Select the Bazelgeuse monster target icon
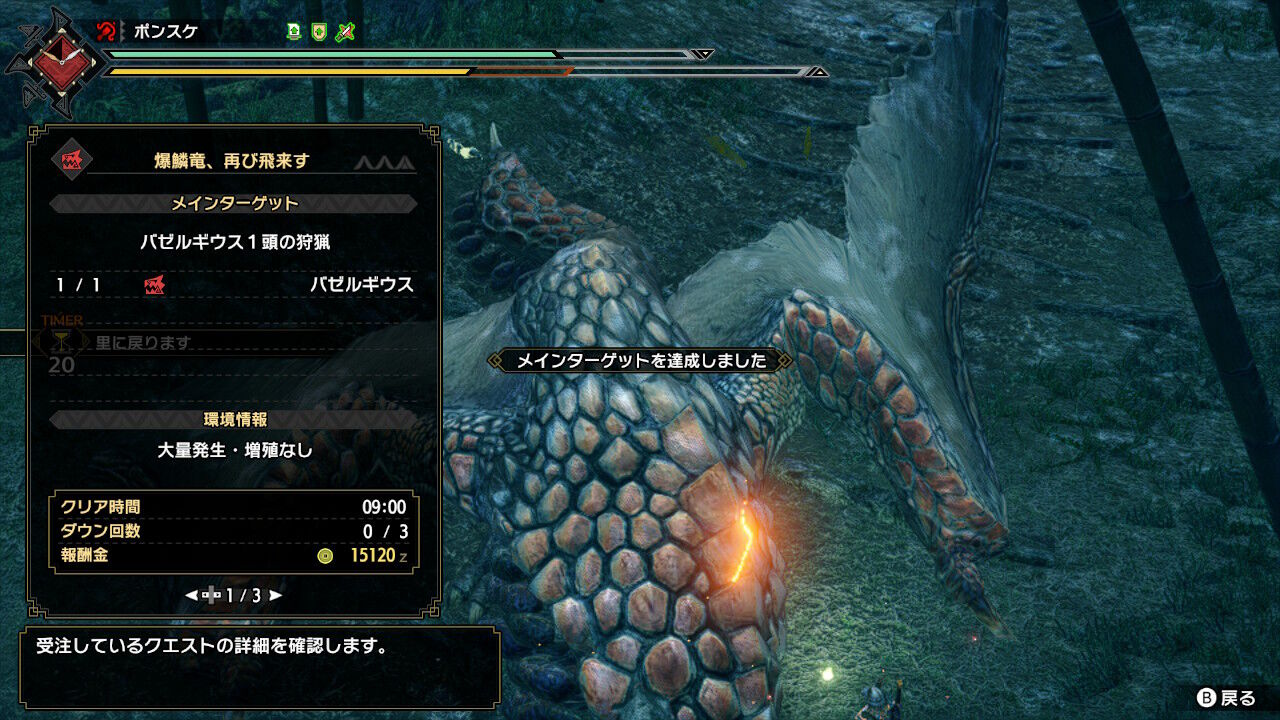Screen dimensions: 1280x720 pos(154,284)
